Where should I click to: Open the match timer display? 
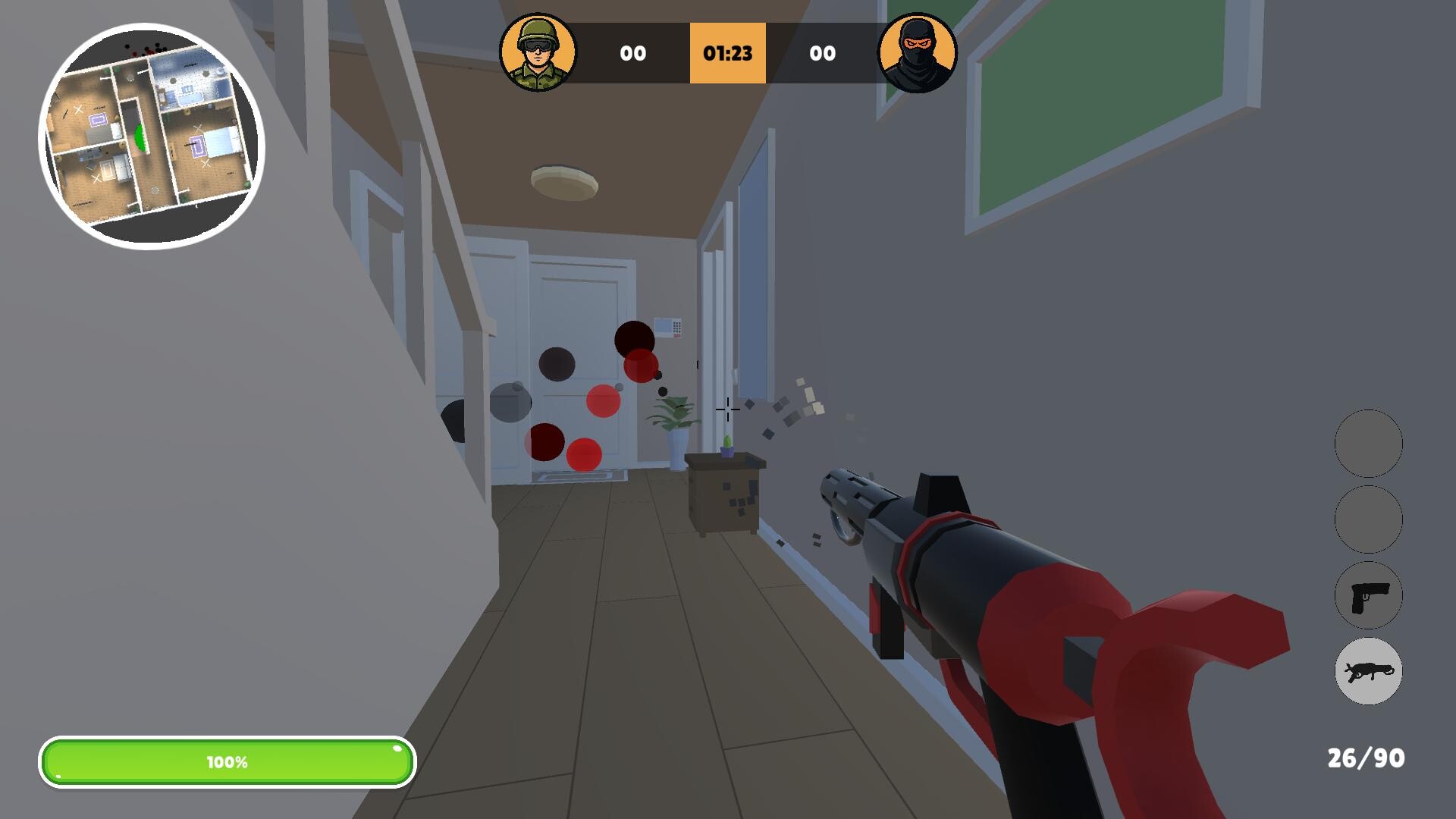(727, 53)
